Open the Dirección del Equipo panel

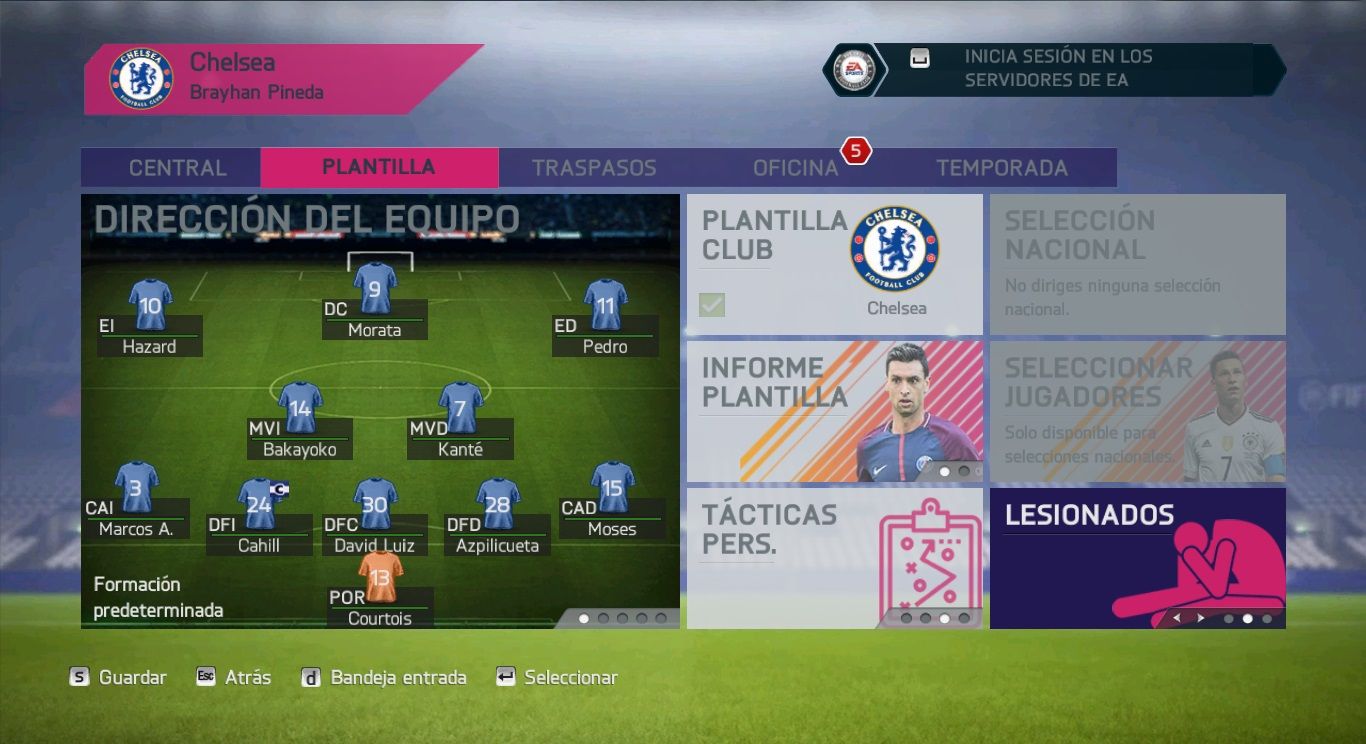(x=380, y=410)
